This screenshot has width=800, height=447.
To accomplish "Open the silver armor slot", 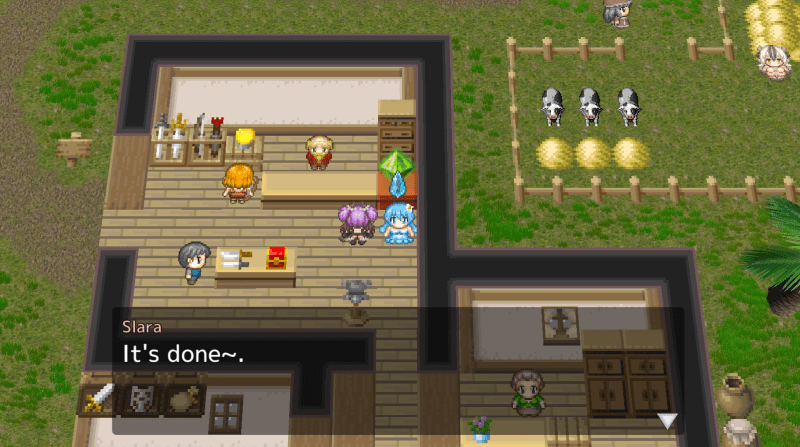I will pyautogui.click(x=141, y=400).
